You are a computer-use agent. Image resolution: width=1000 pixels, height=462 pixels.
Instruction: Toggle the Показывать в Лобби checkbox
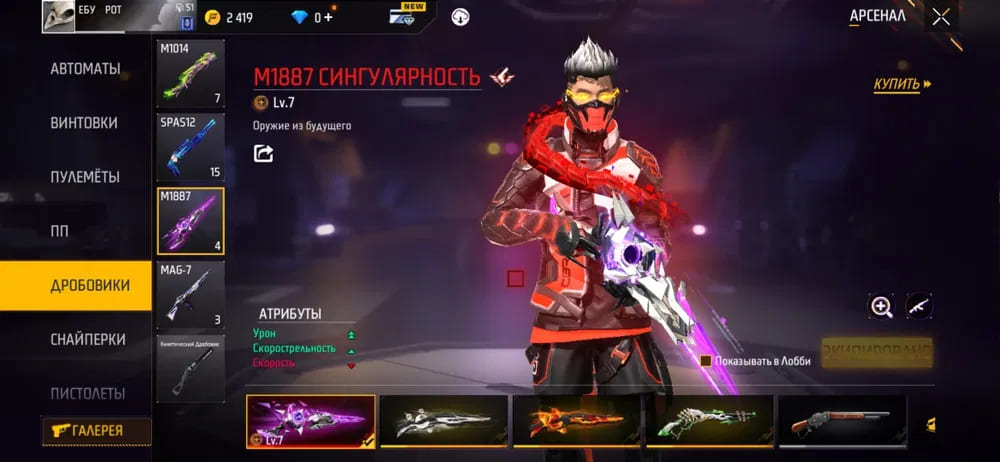pyautogui.click(x=706, y=361)
